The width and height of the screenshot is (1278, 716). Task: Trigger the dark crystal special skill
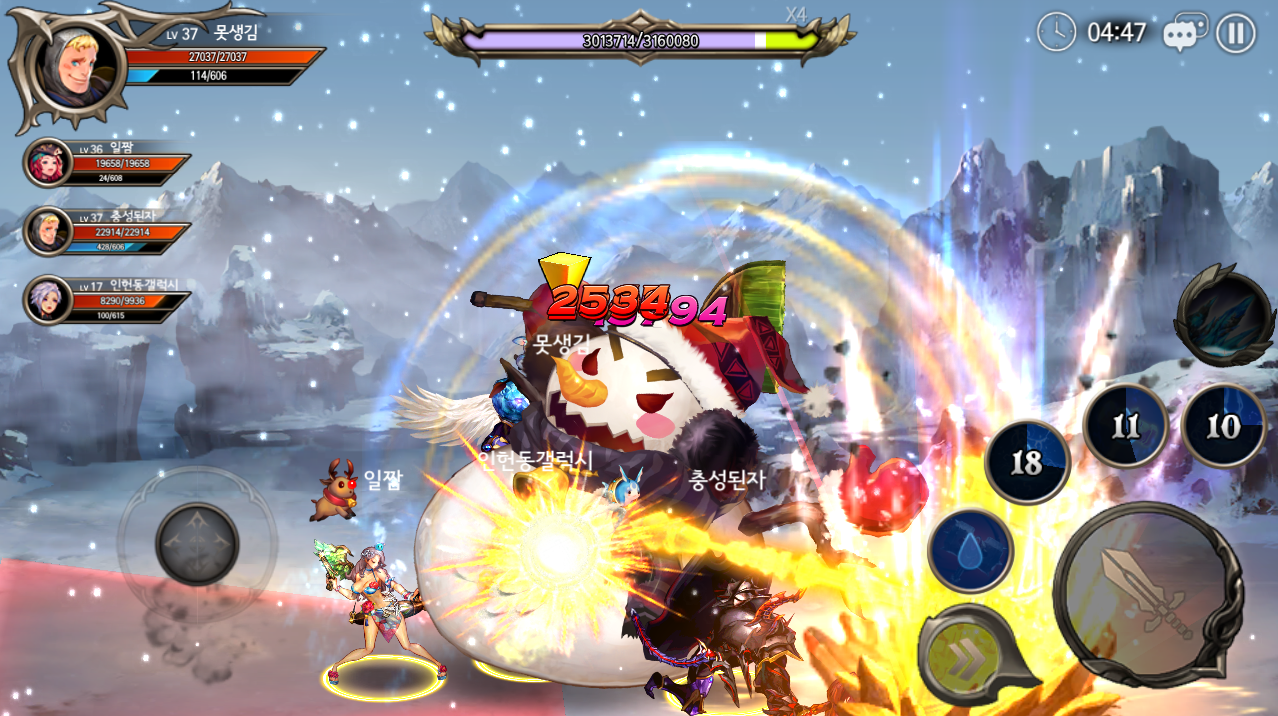pos(1224,317)
